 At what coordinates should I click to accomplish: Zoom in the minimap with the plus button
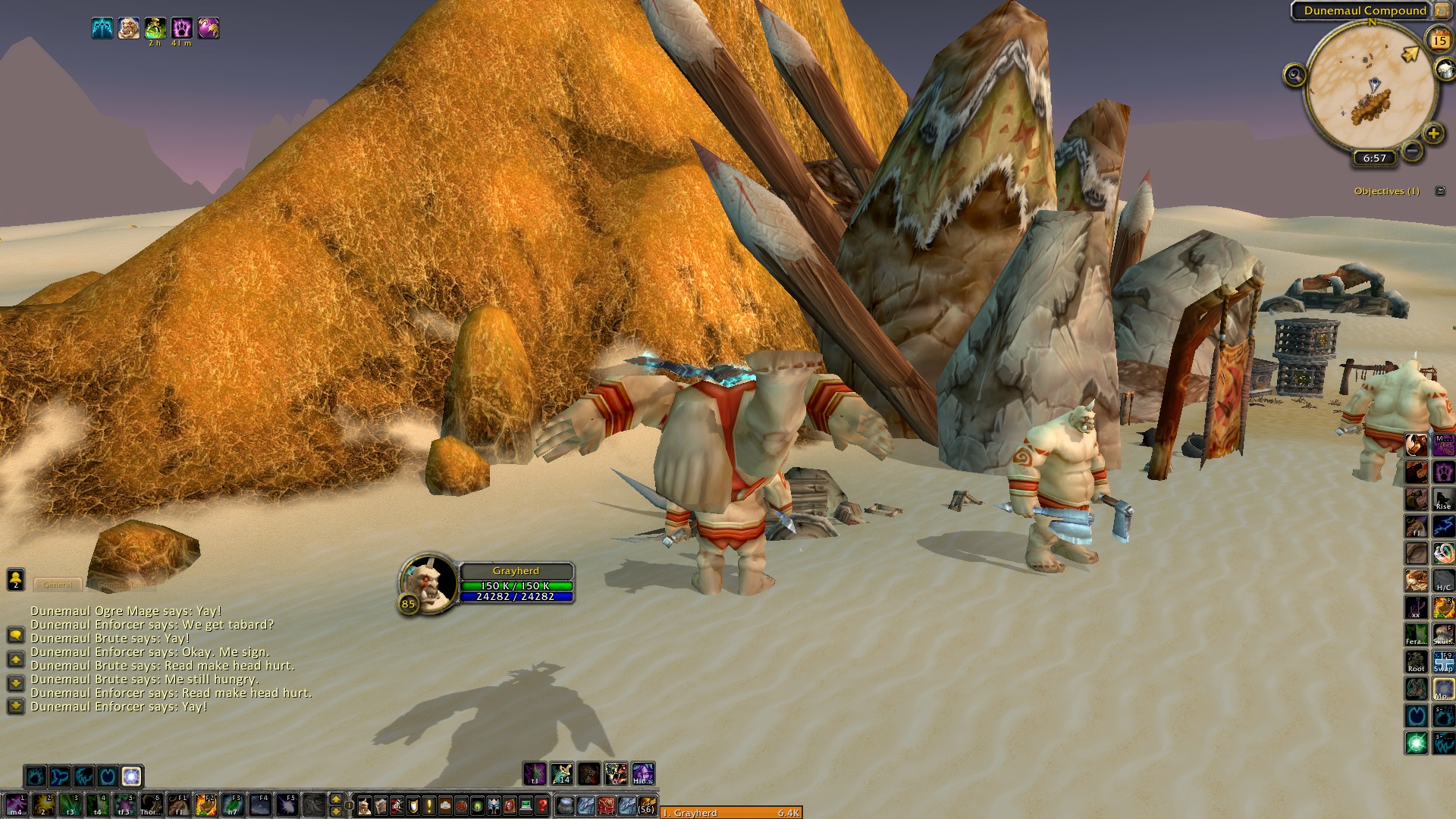[x=1433, y=134]
